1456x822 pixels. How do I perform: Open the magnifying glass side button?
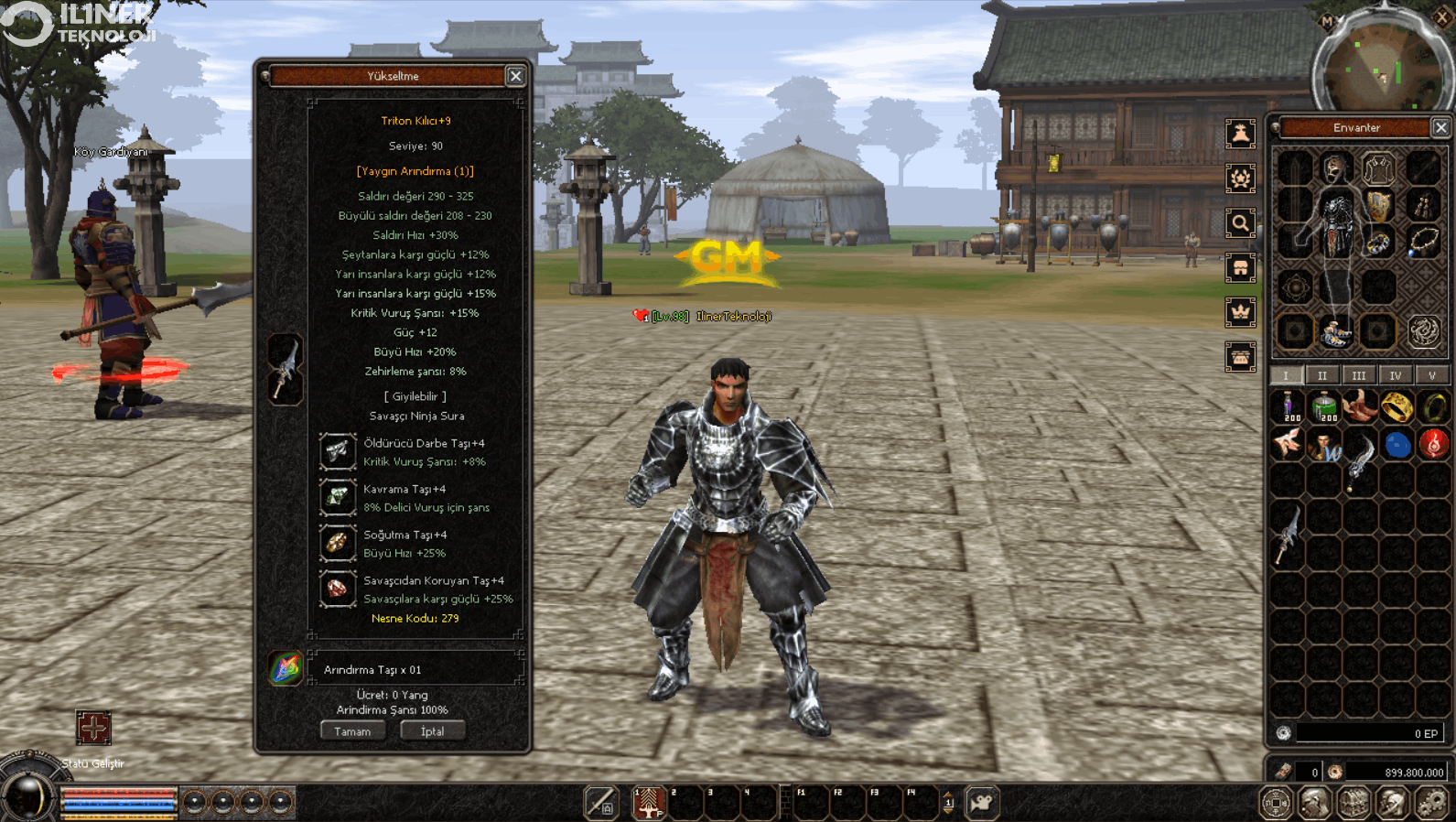(x=1240, y=222)
